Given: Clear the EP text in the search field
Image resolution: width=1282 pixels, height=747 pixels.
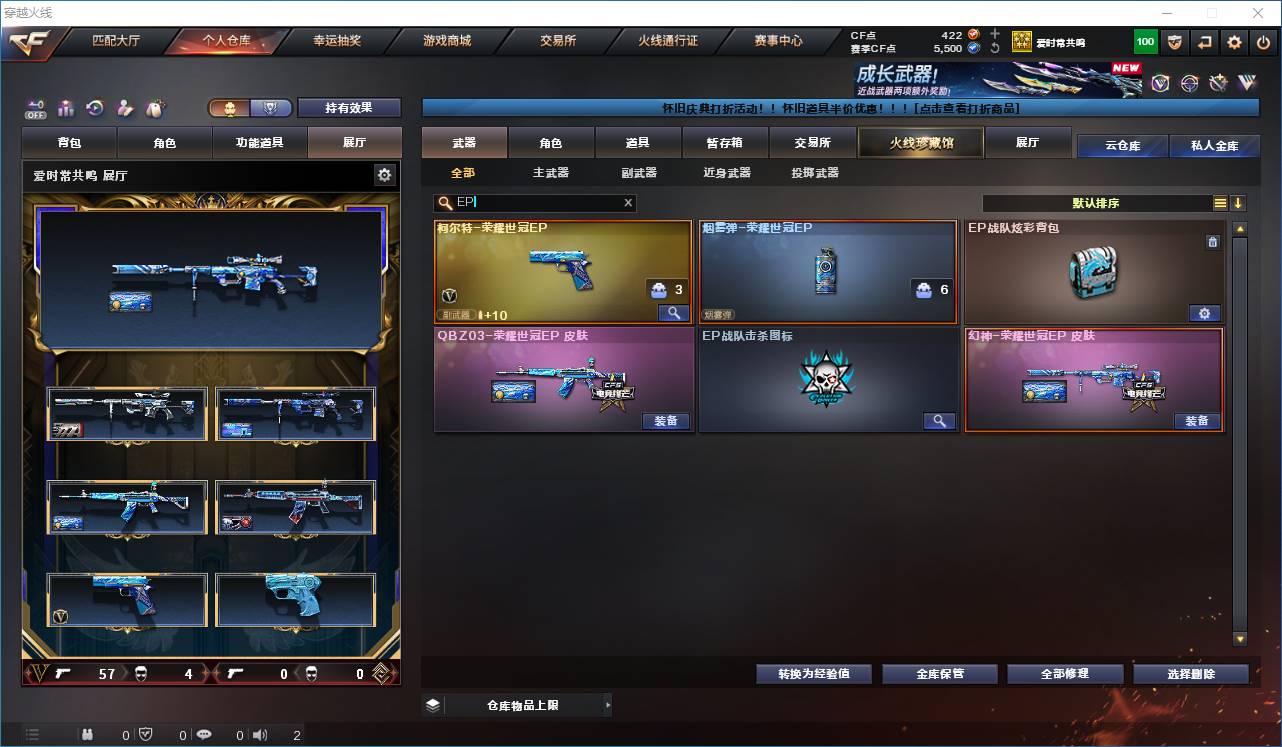Looking at the screenshot, I should pyautogui.click(x=628, y=203).
